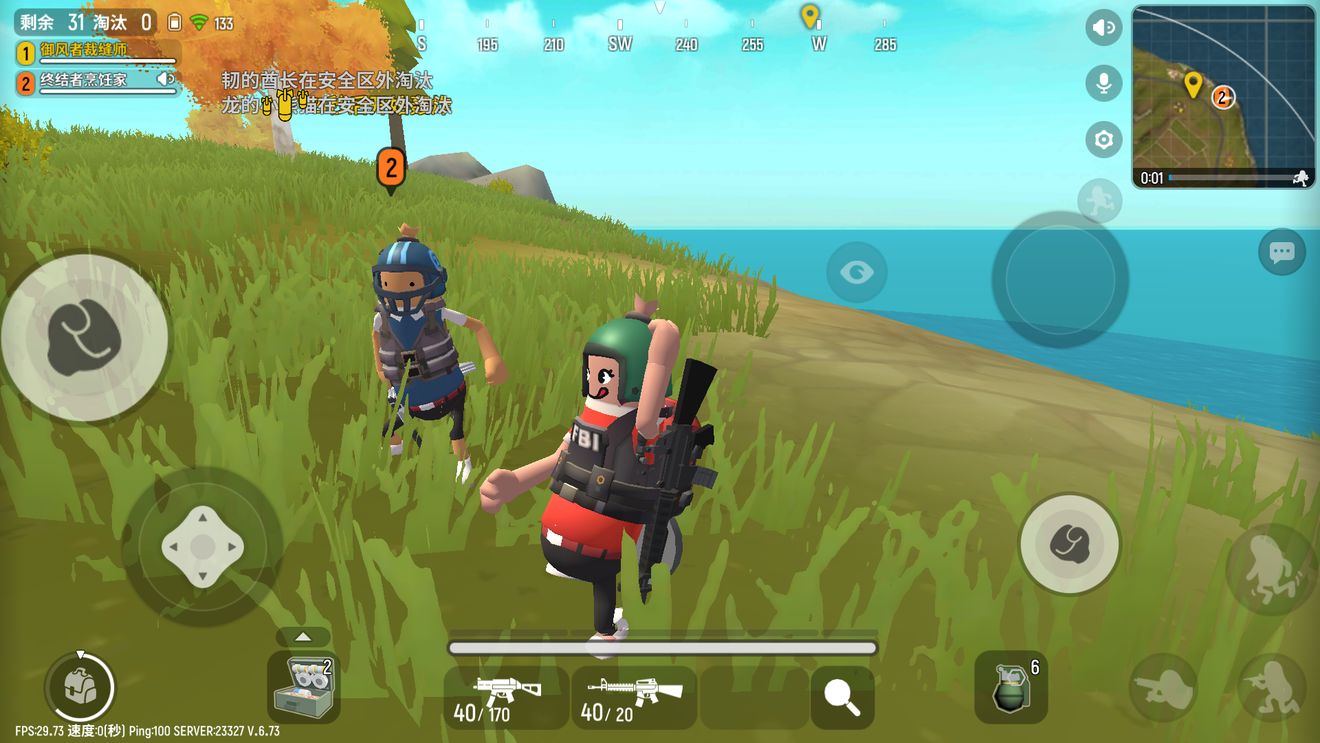Toggle the microphone voice chat icon
The height and width of the screenshot is (743, 1320).
point(1103,83)
